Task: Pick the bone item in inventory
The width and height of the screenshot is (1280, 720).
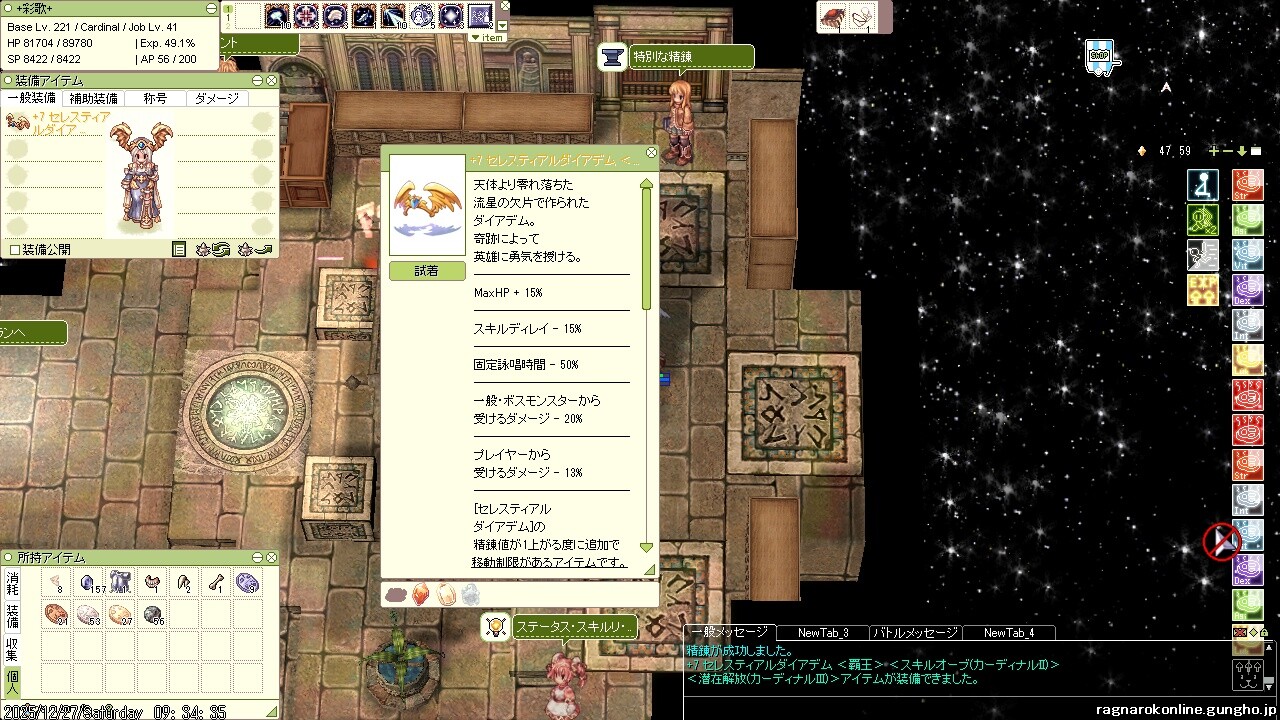Action: (x=217, y=582)
